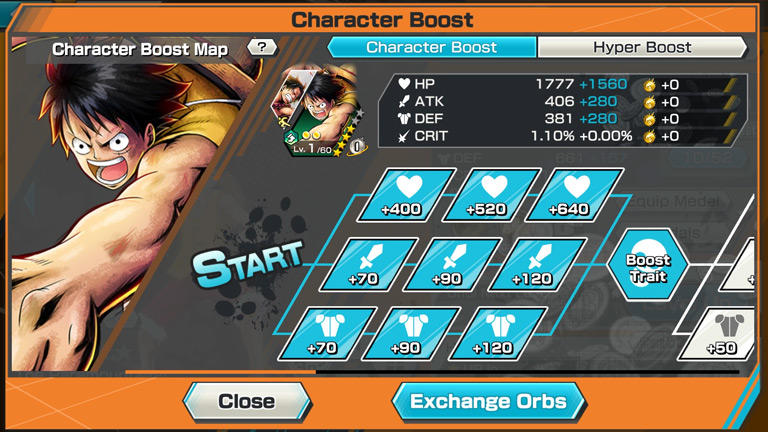
Task: Select the +70 ATK sword node
Action: pyautogui.click(x=362, y=264)
